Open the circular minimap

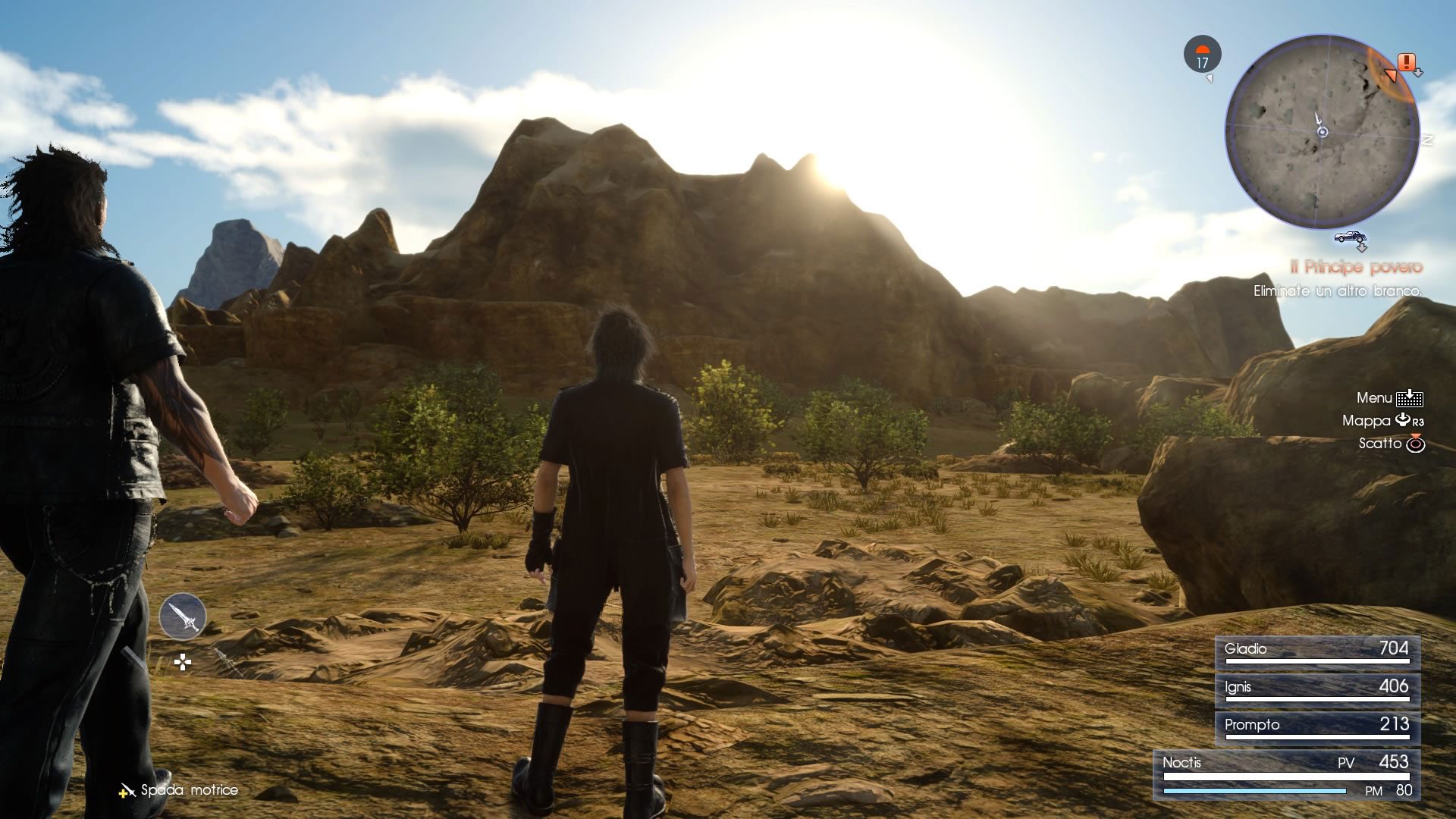tap(1322, 132)
